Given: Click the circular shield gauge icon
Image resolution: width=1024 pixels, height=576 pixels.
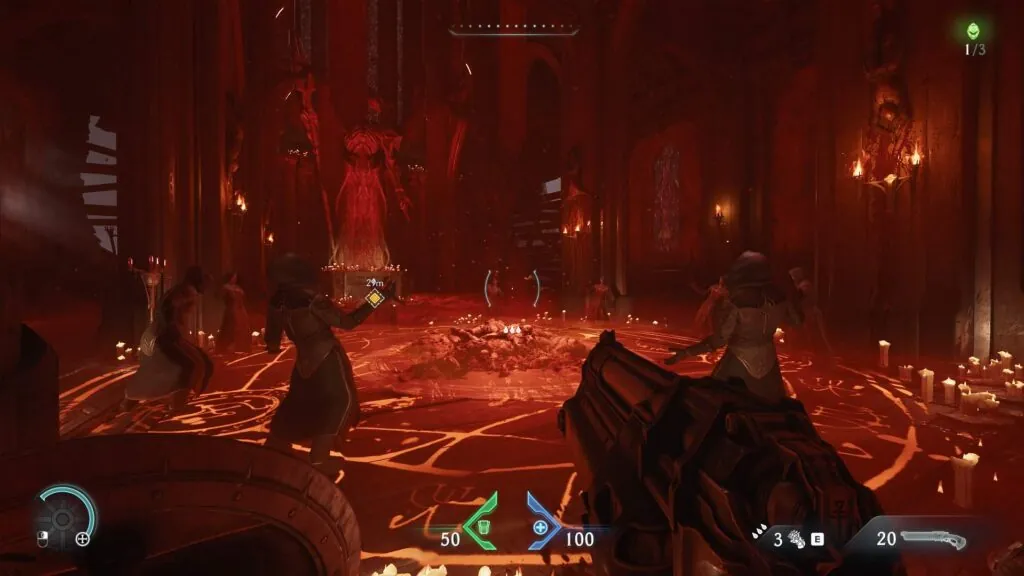Looking at the screenshot, I should pos(64,515).
